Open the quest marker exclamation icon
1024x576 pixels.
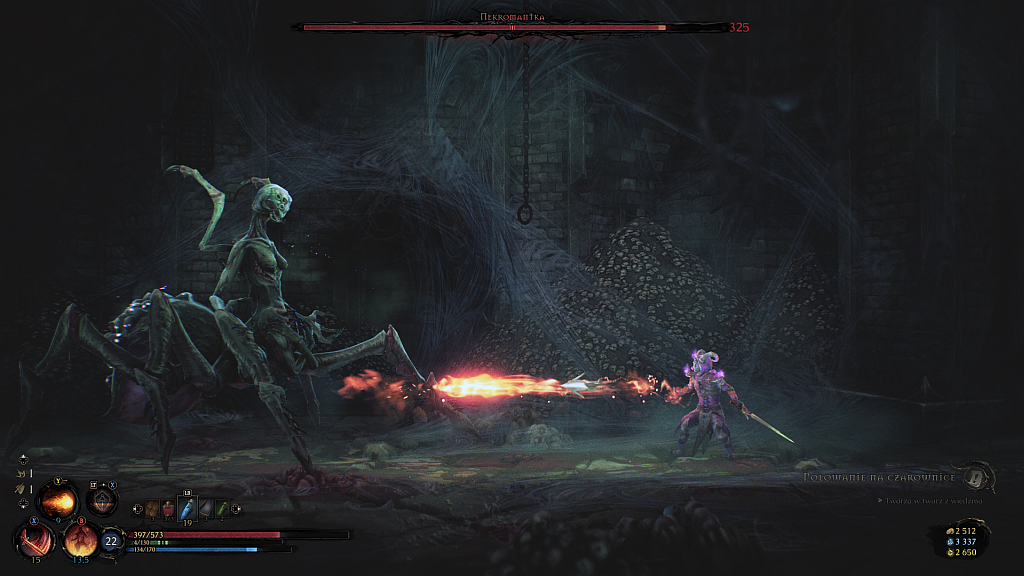pos(975,477)
